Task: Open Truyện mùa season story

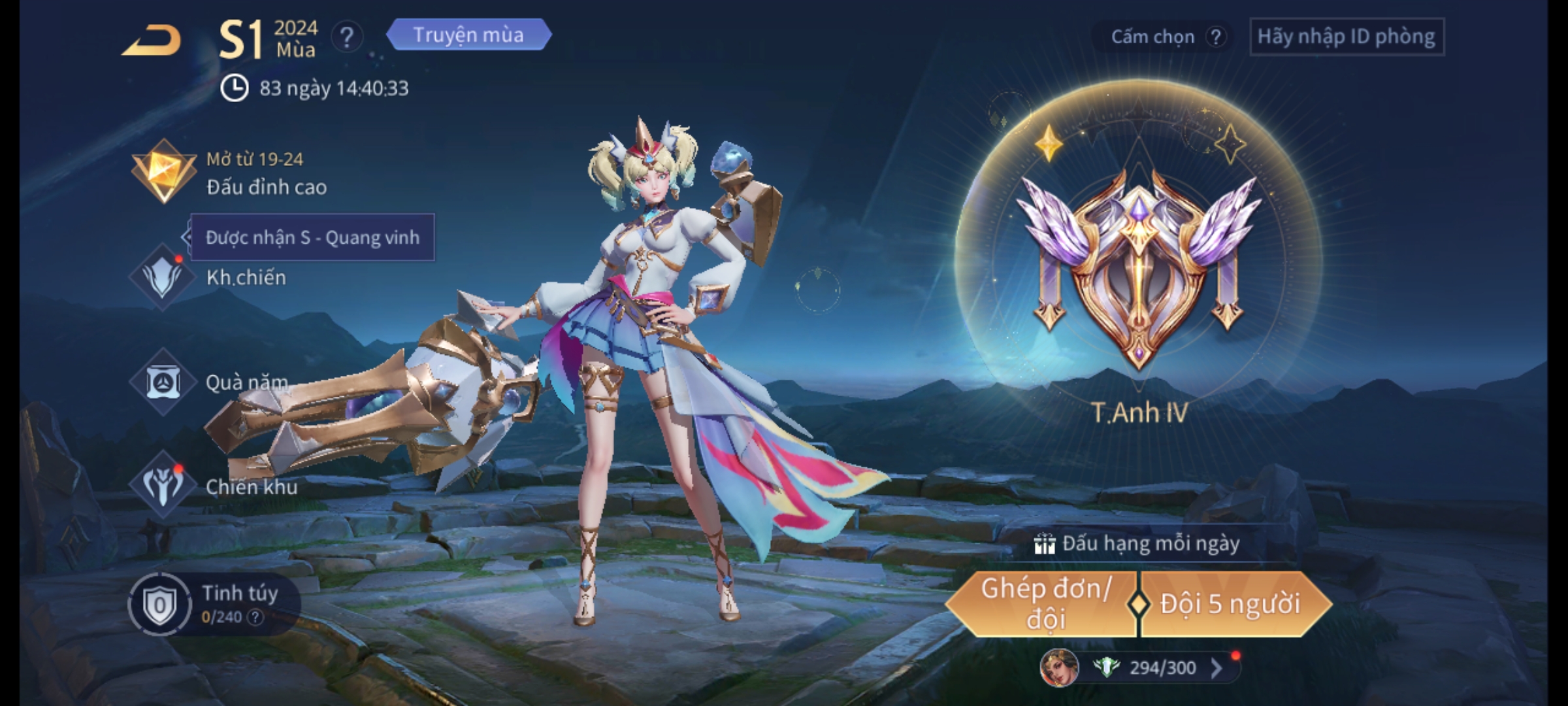Action: click(x=468, y=35)
